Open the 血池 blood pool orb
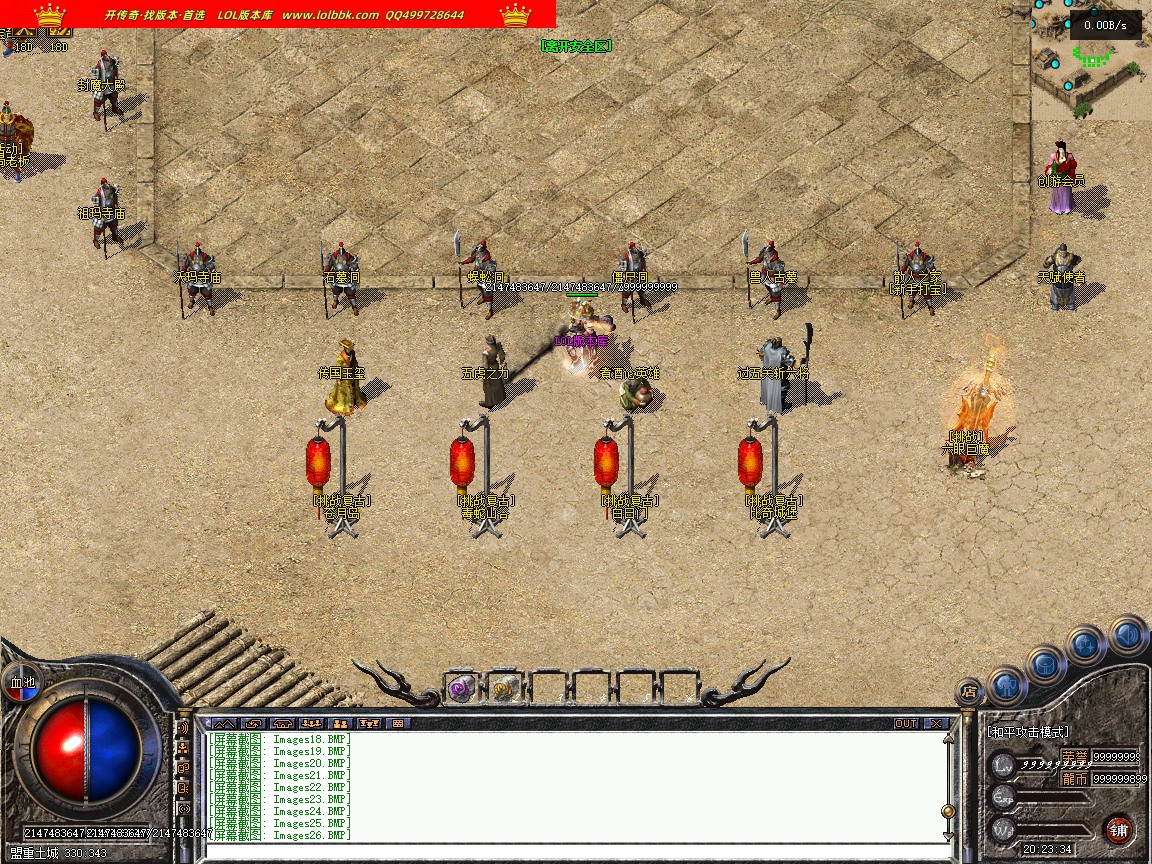The image size is (1152, 864). (x=22, y=682)
